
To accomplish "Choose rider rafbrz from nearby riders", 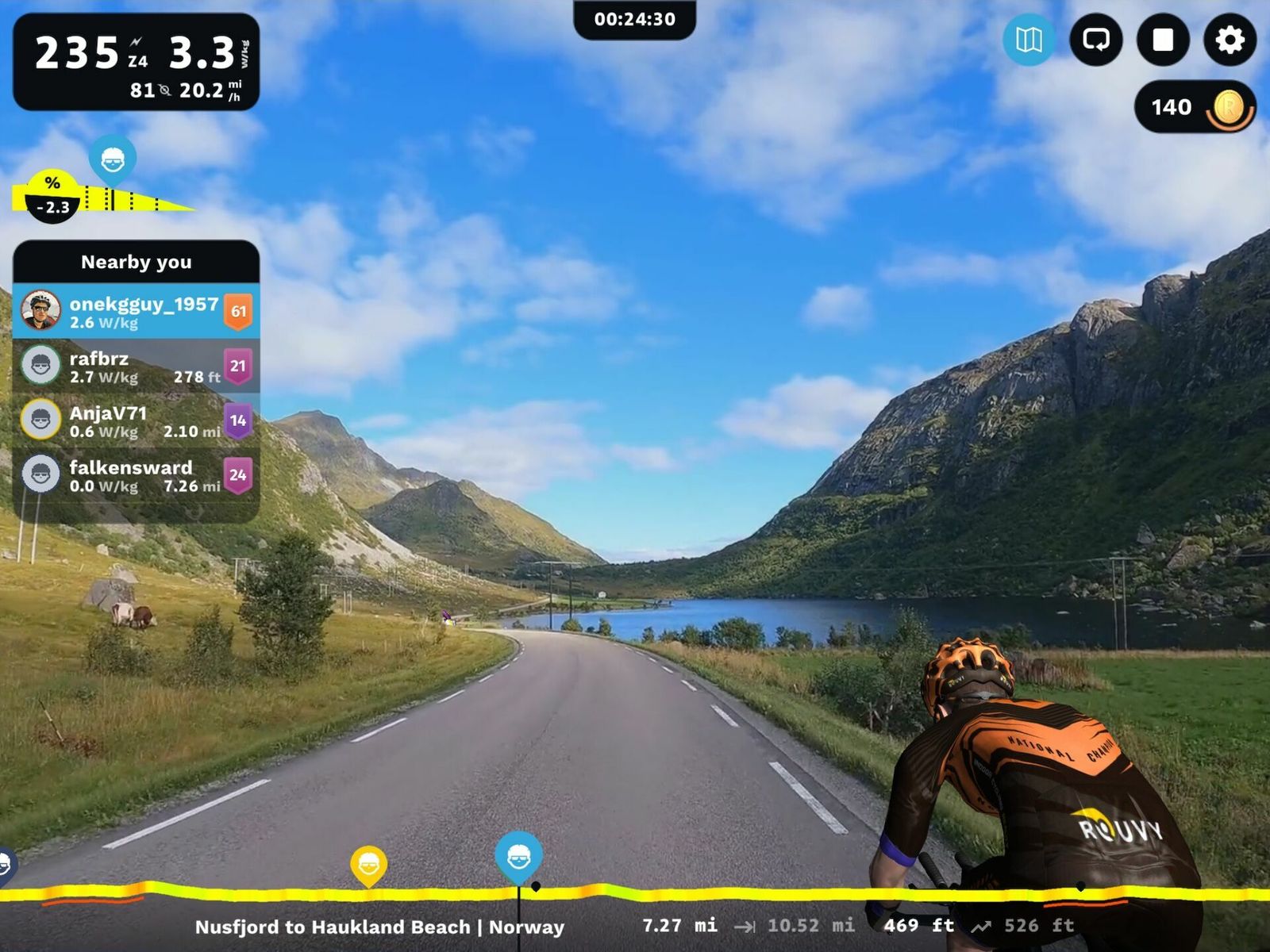I will 136,366.
